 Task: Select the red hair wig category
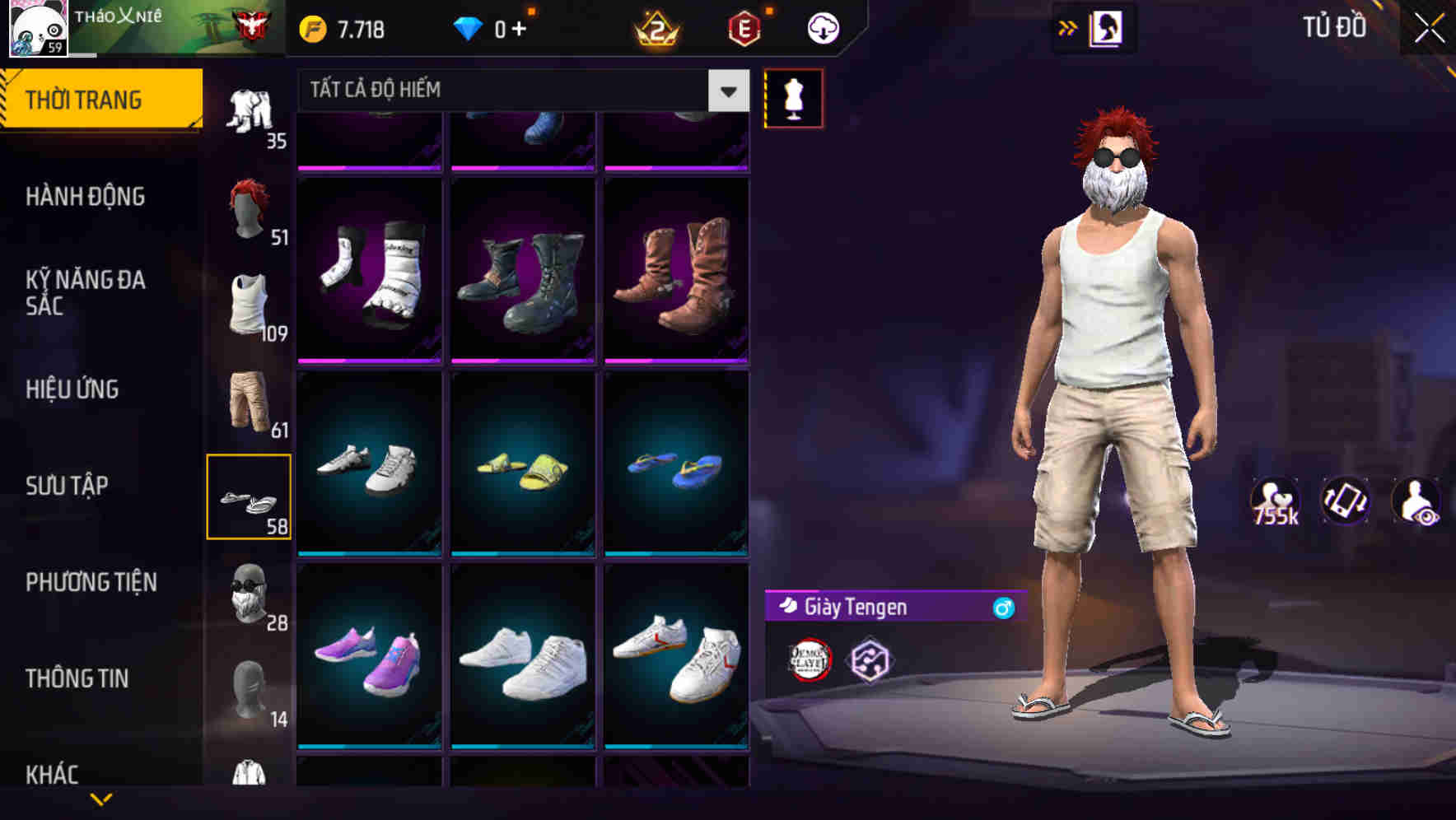coord(250,210)
